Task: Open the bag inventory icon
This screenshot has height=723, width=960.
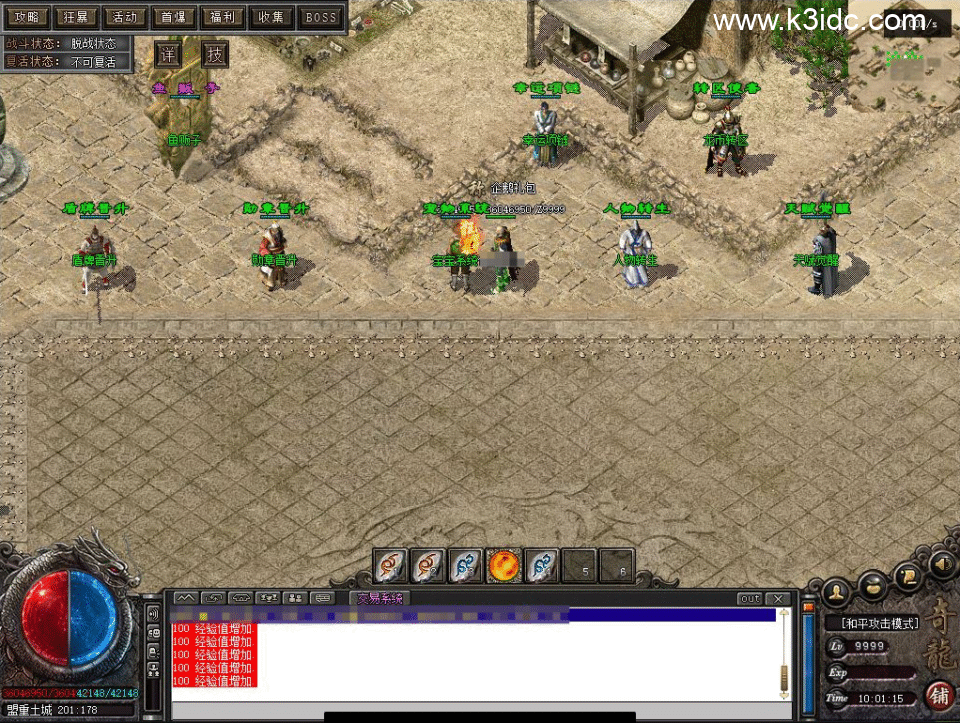Action: click(873, 583)
